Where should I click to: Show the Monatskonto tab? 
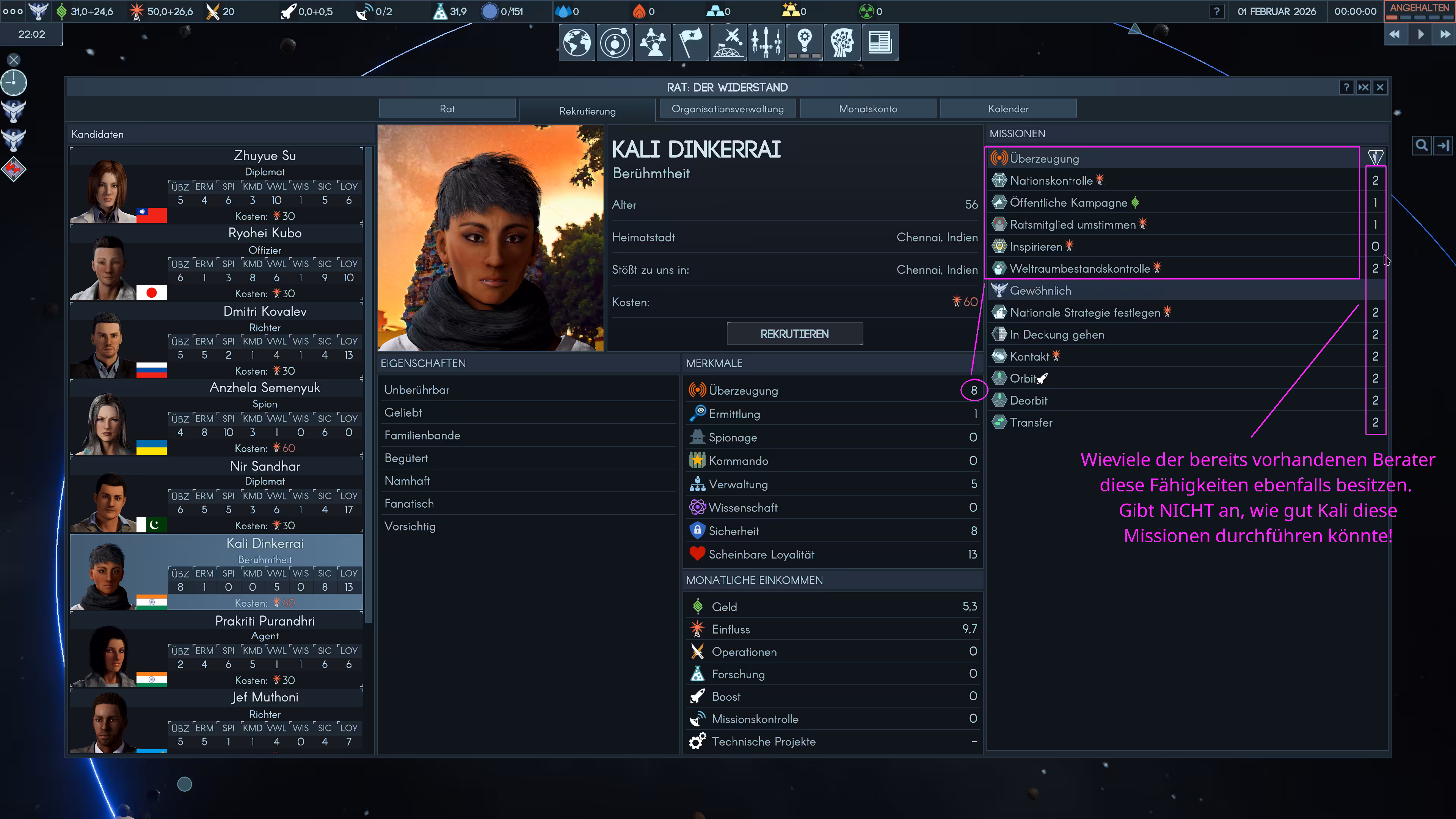point(868,108)
